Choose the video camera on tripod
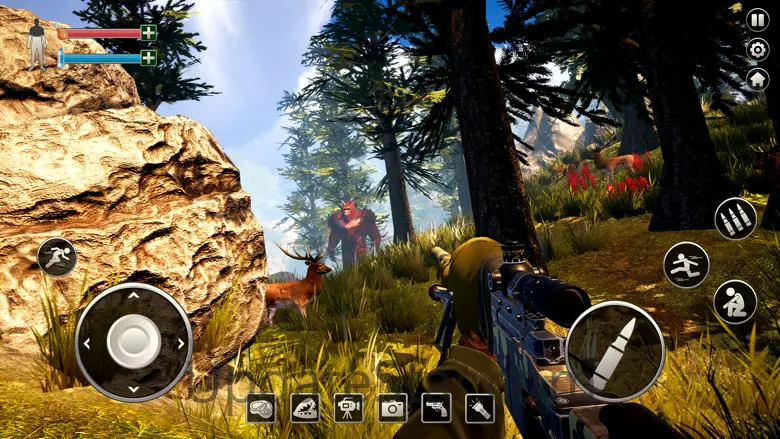Viewport: 780px width, 439px height. (349, 407)
